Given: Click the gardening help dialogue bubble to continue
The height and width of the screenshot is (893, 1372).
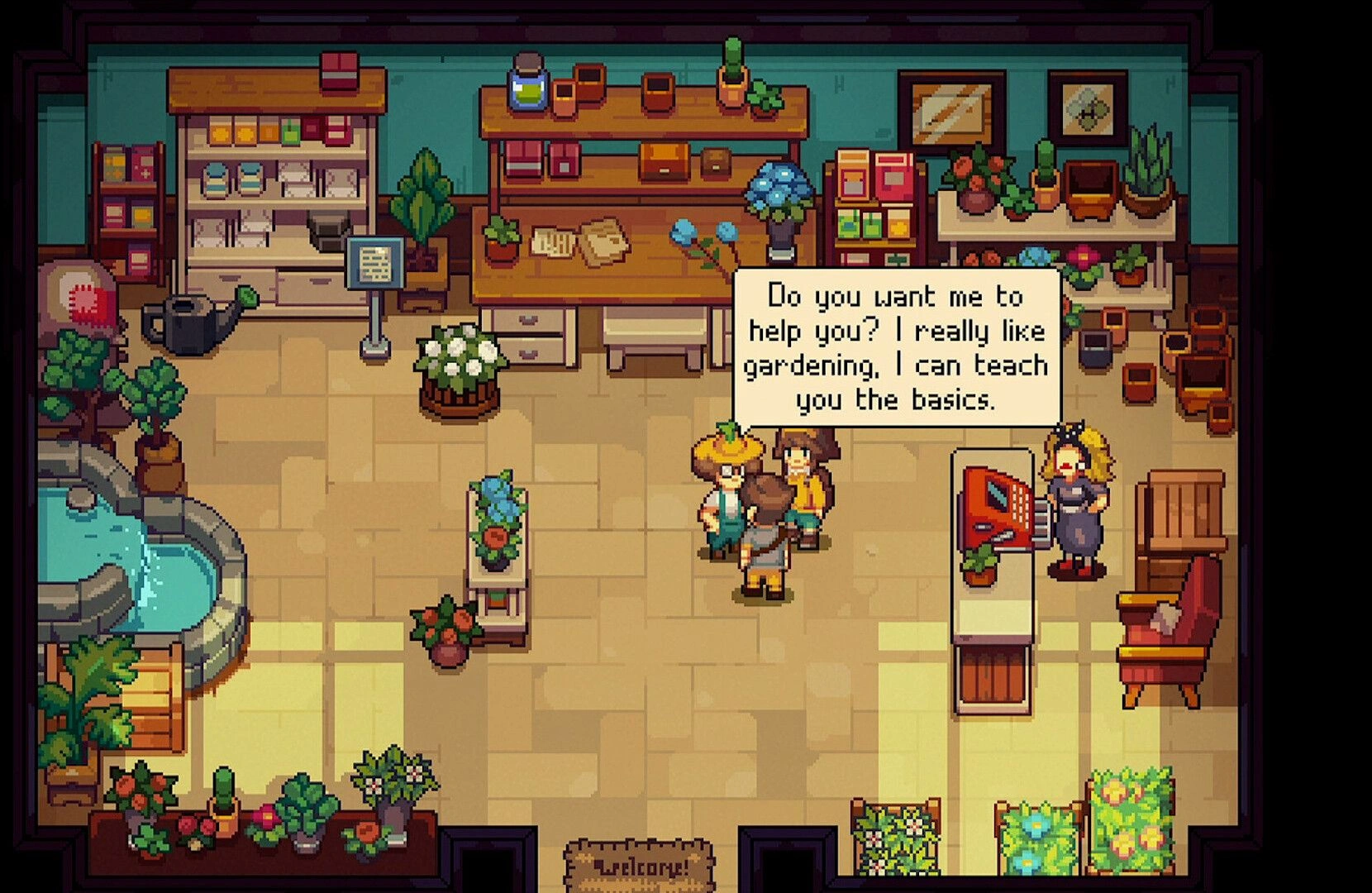Looking at the screenshot, I should [897, 347].
